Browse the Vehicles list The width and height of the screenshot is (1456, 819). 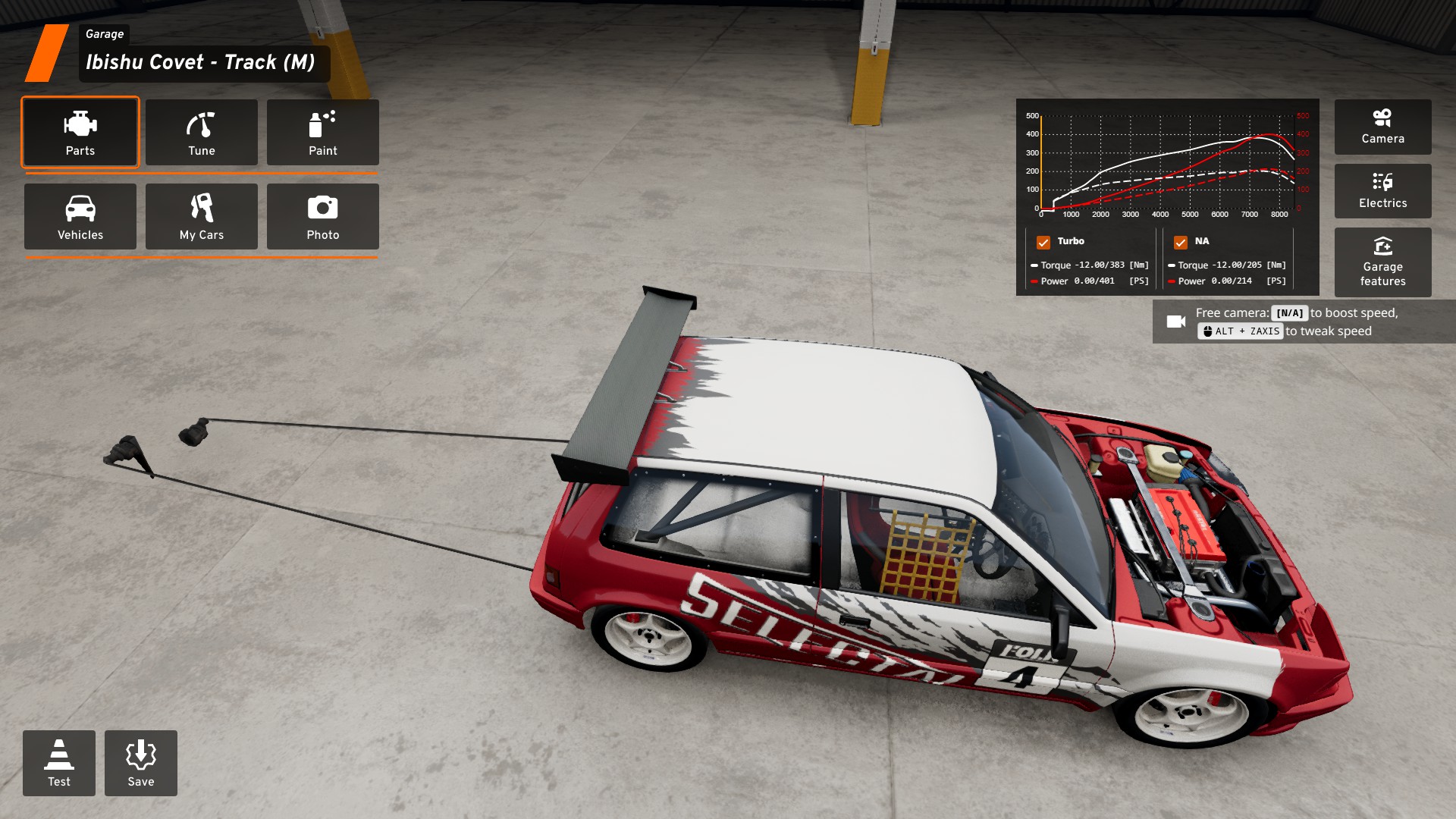(x=80, y=216)
